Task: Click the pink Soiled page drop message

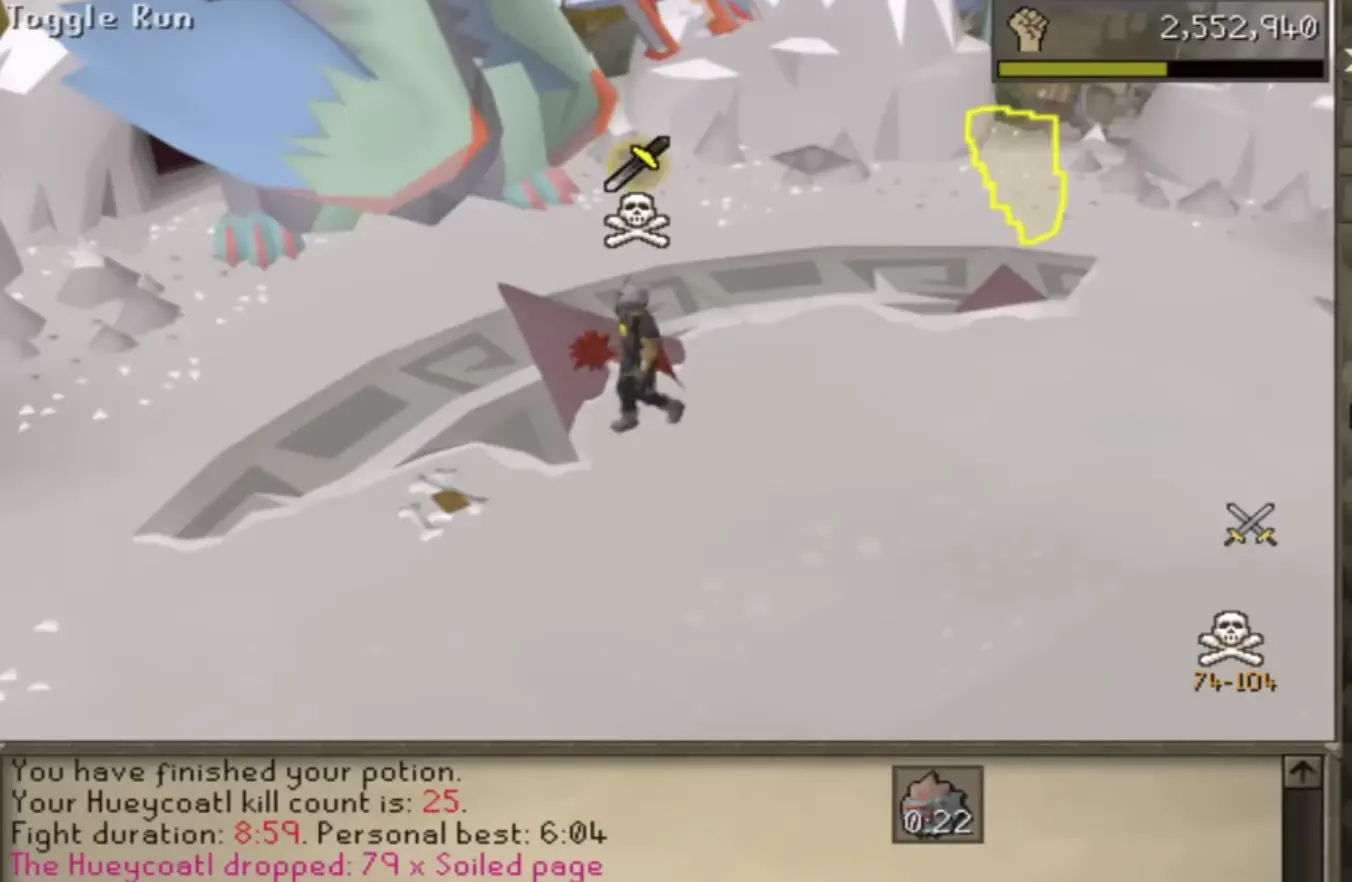Action: (290, 864)
